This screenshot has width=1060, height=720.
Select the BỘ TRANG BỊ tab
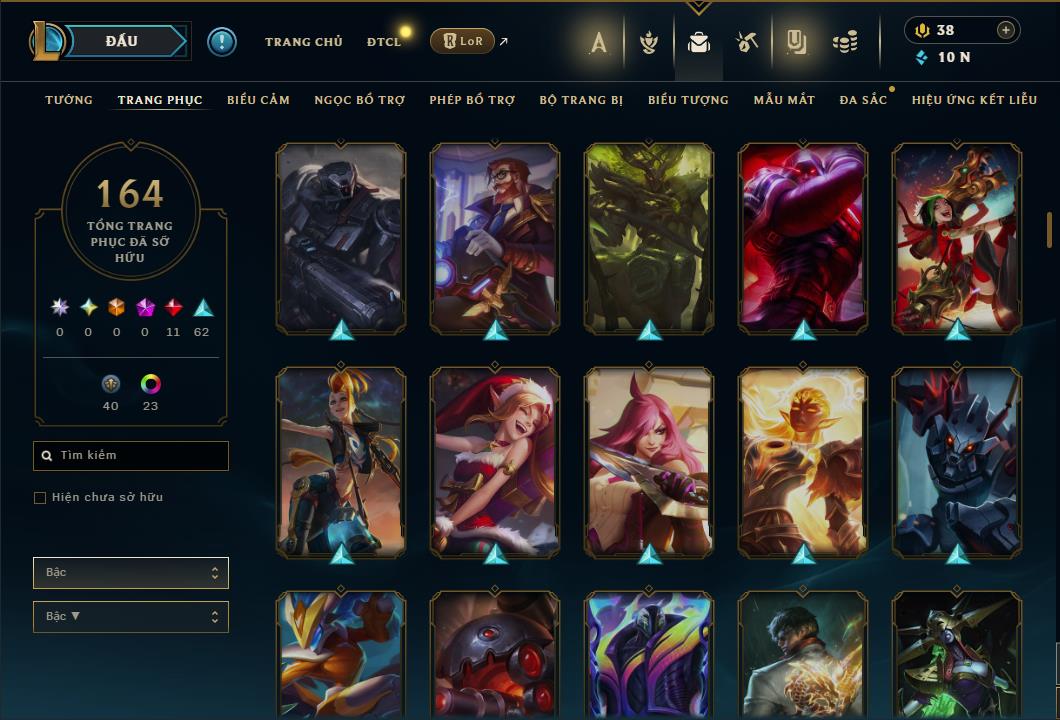(581, 100)
